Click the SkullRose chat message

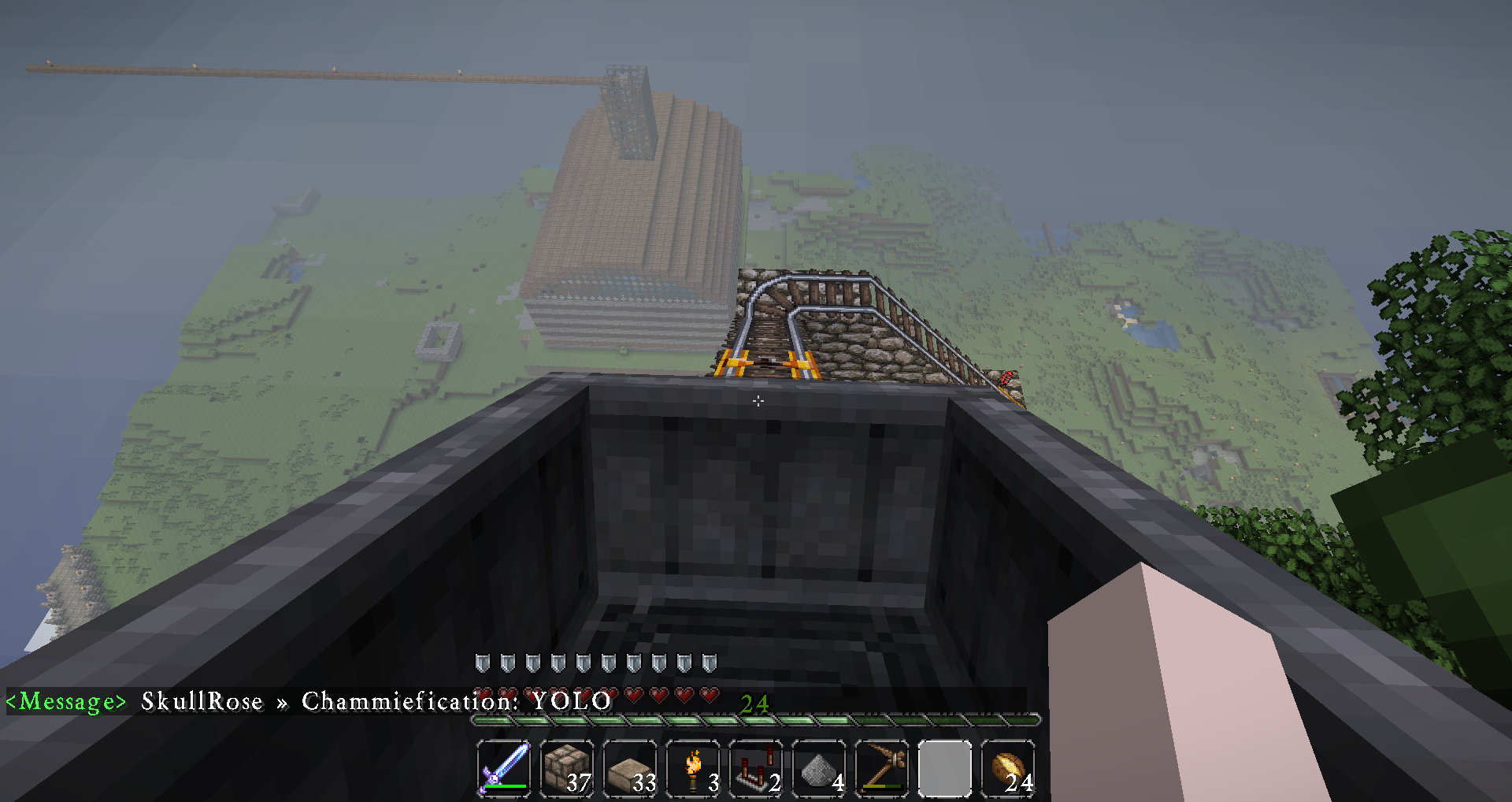click(202, 701)
